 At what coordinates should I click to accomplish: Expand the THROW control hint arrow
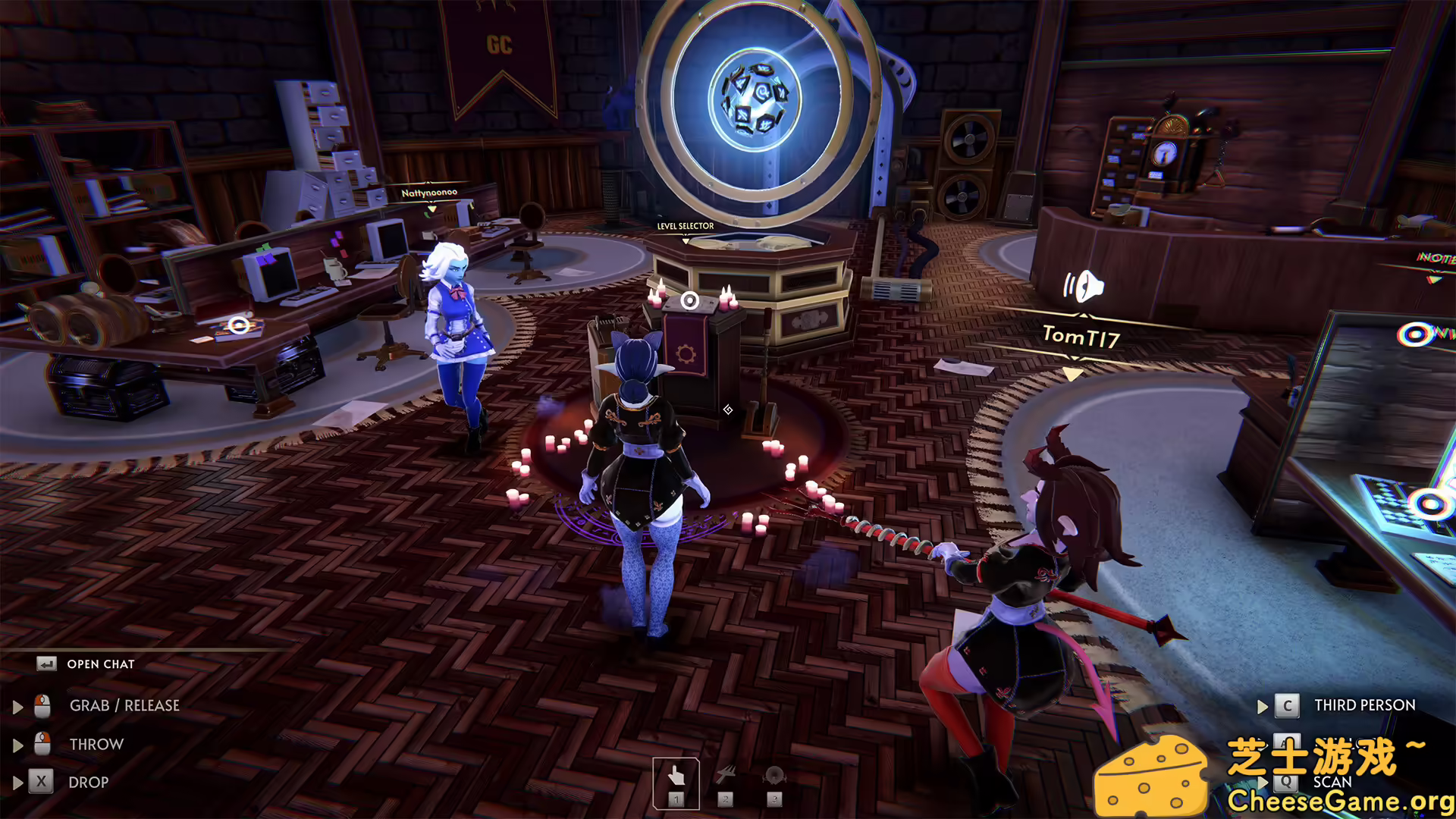tap(17, 744)
